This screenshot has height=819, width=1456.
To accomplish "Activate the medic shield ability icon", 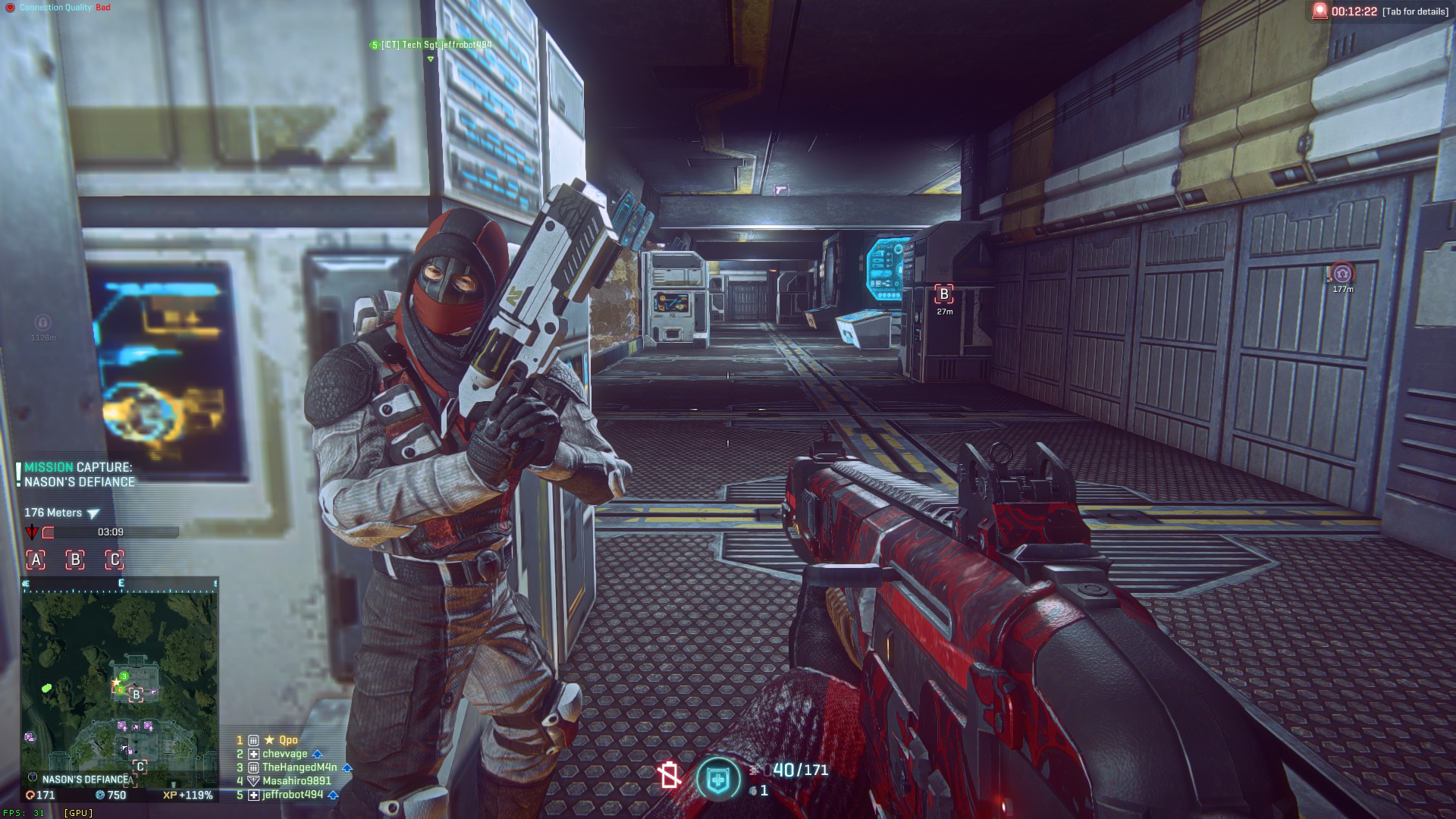I will point(717,779).
